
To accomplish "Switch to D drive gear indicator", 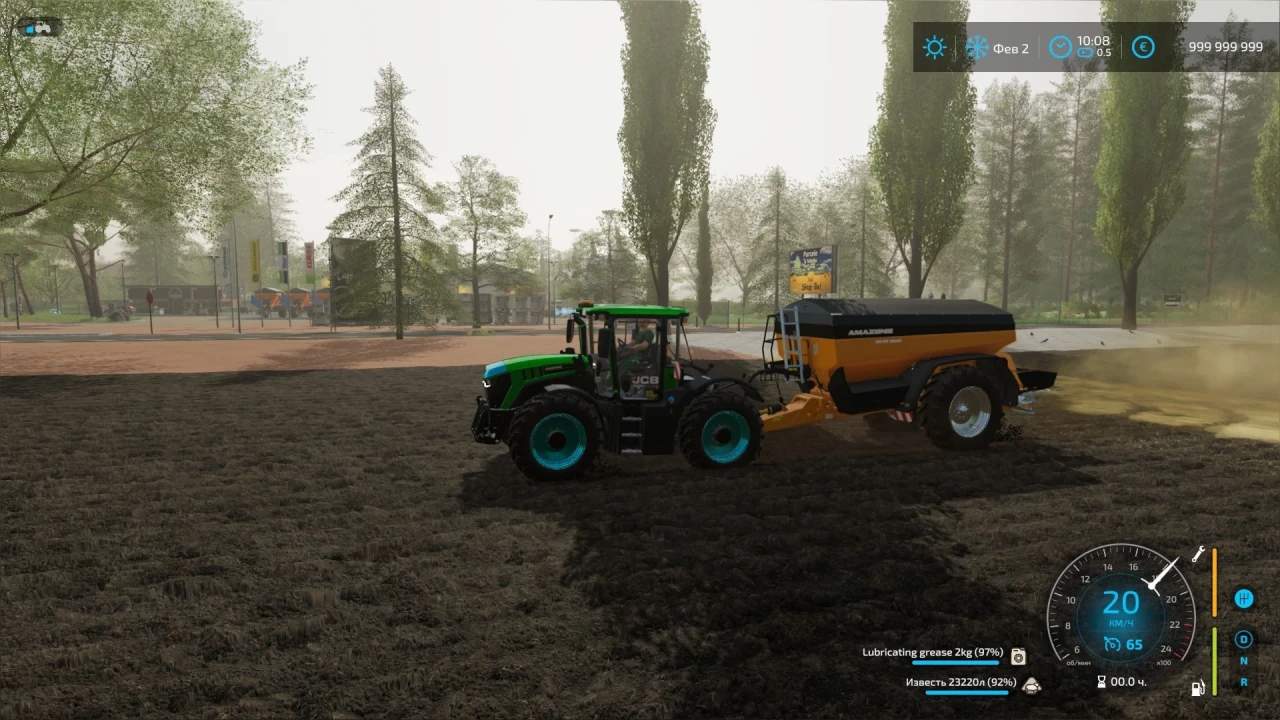I will click(x=1243, y=639).
